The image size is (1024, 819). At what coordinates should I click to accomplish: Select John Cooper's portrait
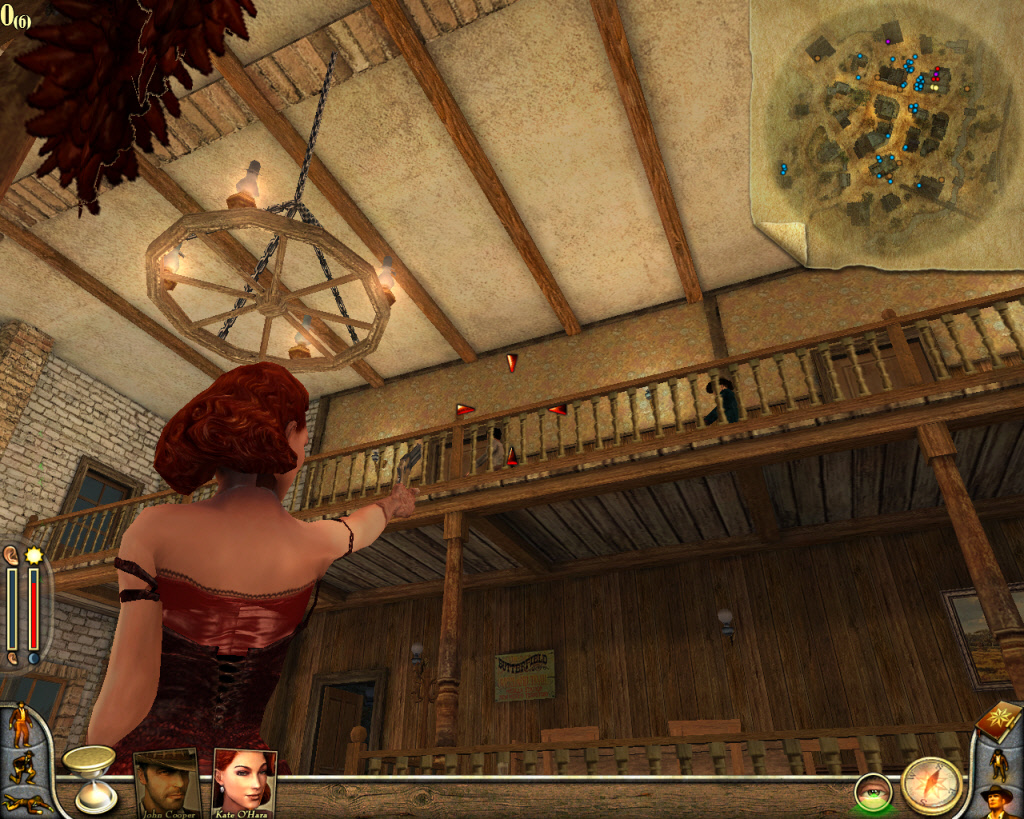pos(166,780)
